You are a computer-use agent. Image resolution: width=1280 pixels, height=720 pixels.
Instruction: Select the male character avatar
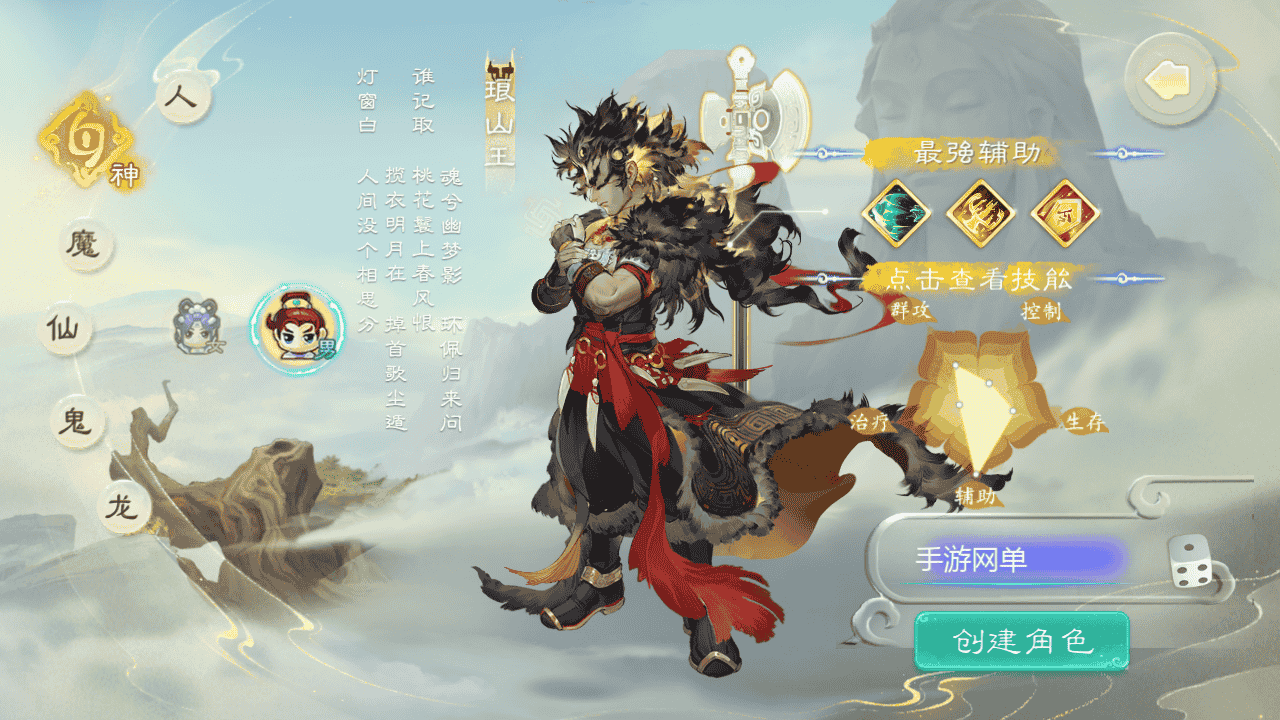296,329
